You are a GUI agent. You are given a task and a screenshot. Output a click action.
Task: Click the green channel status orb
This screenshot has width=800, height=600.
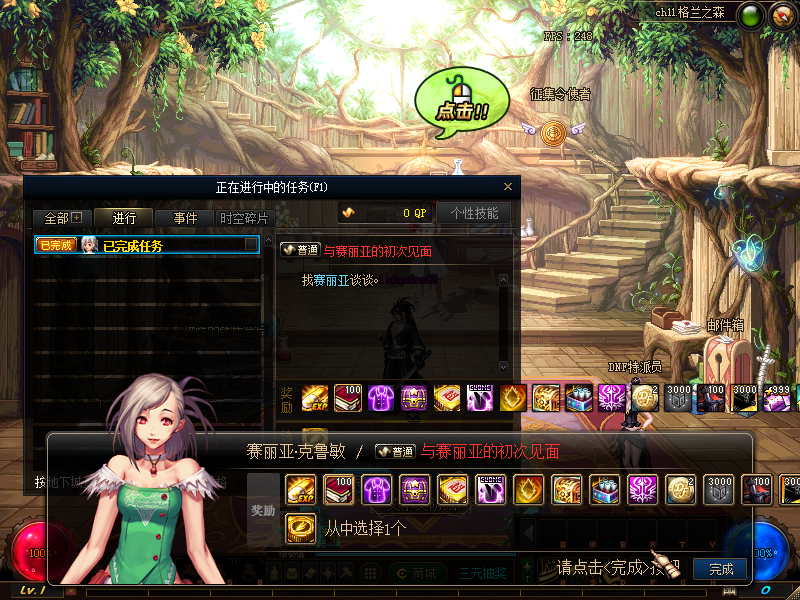coord(751,16)
